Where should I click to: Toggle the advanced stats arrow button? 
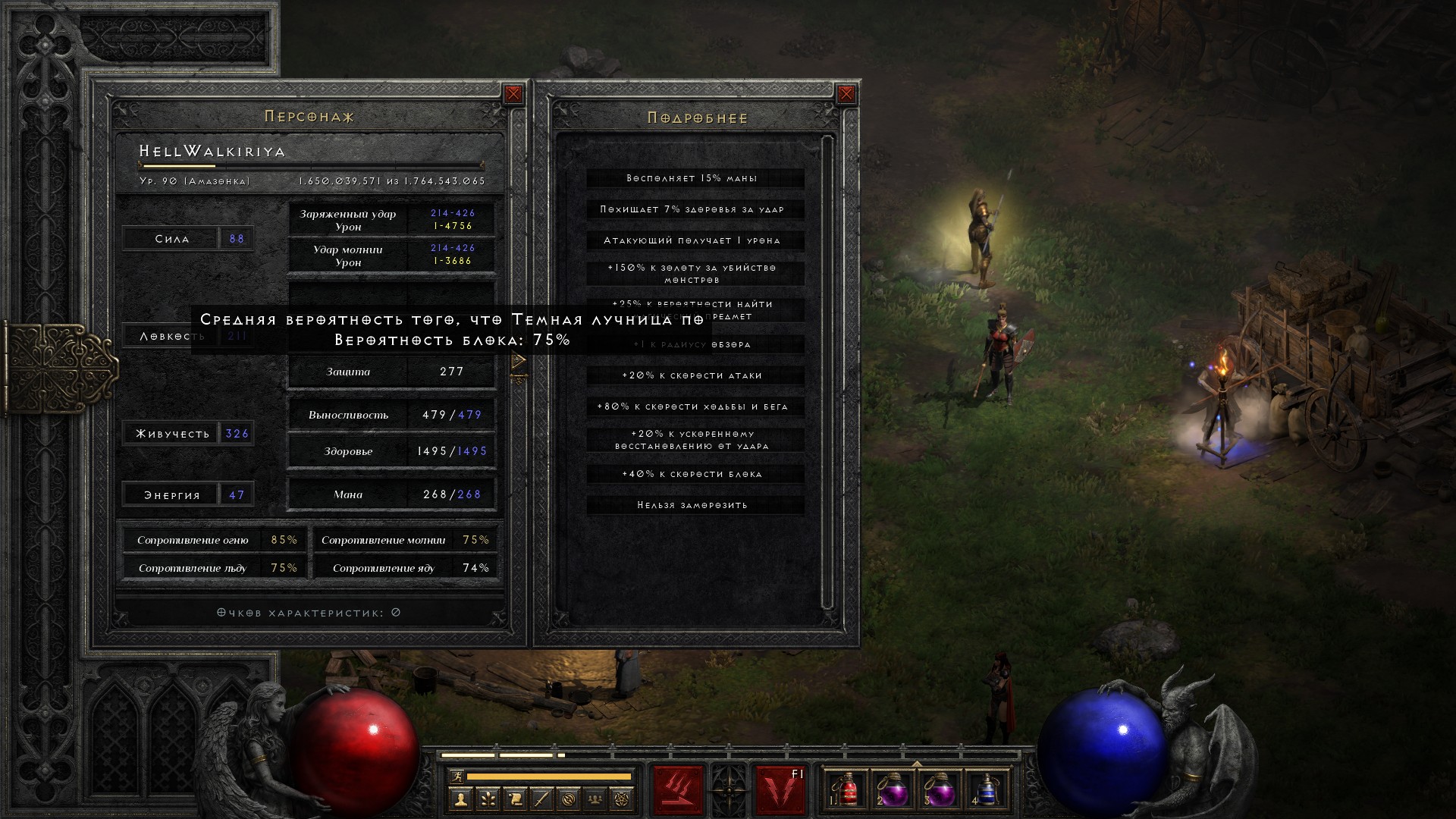tap(519, 362)
